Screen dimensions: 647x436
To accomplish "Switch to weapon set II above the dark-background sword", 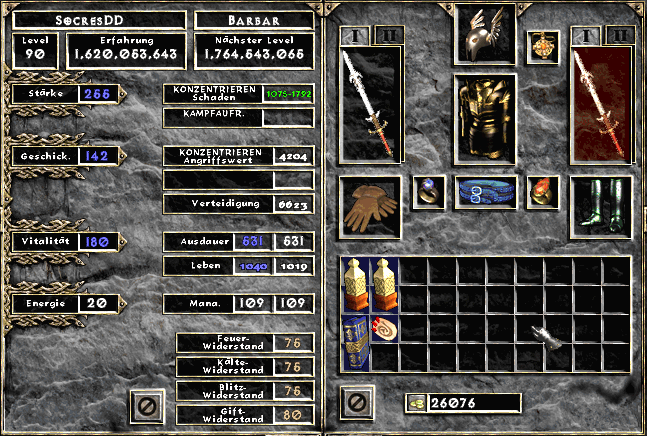I will click(x=389, y=35).
